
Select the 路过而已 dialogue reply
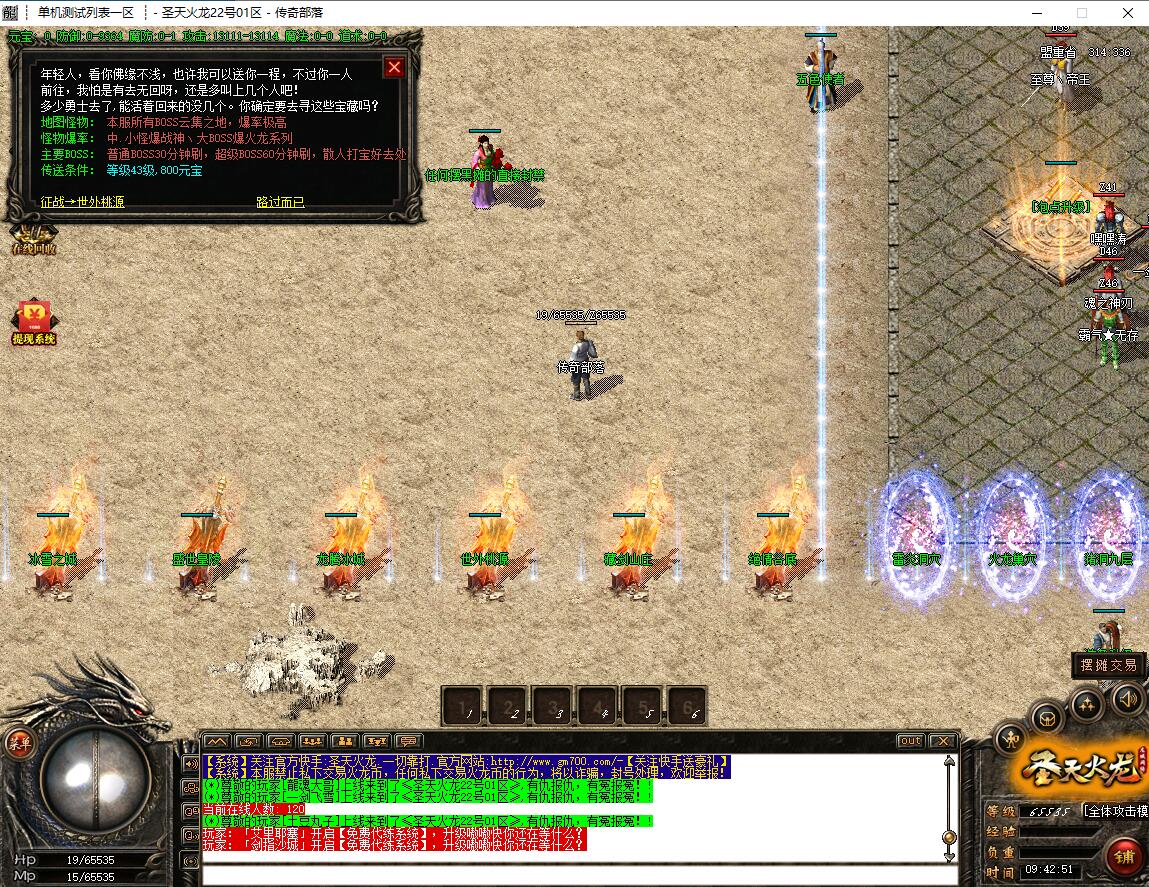pyautogui.click(x=280, y=201)
